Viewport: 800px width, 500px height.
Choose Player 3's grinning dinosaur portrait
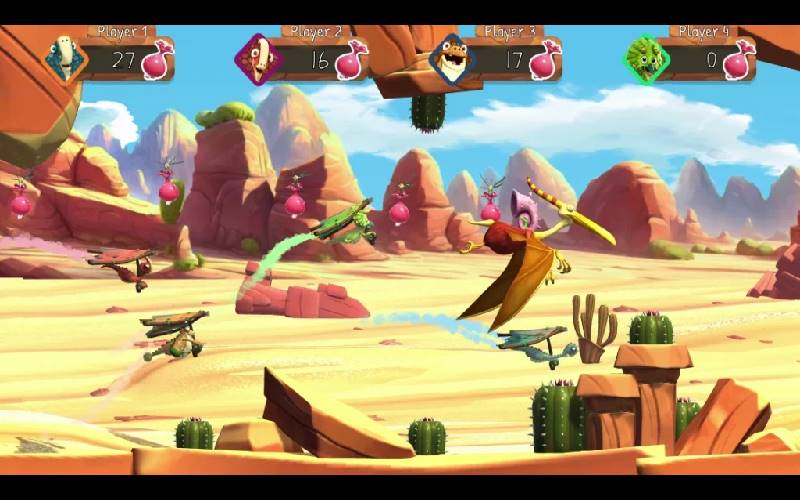[452, 60]
